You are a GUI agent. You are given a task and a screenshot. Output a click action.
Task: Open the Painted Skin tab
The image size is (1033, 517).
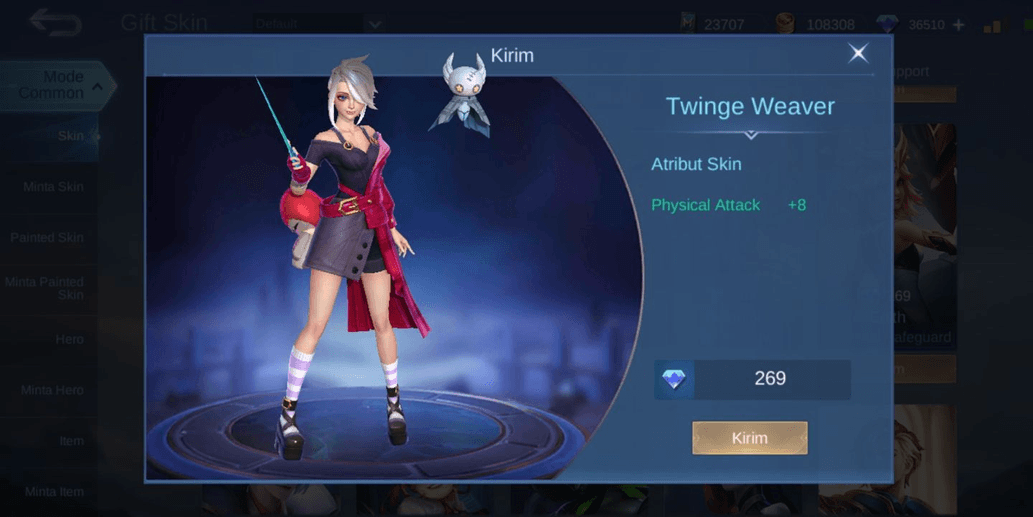[x=48, y=238]
